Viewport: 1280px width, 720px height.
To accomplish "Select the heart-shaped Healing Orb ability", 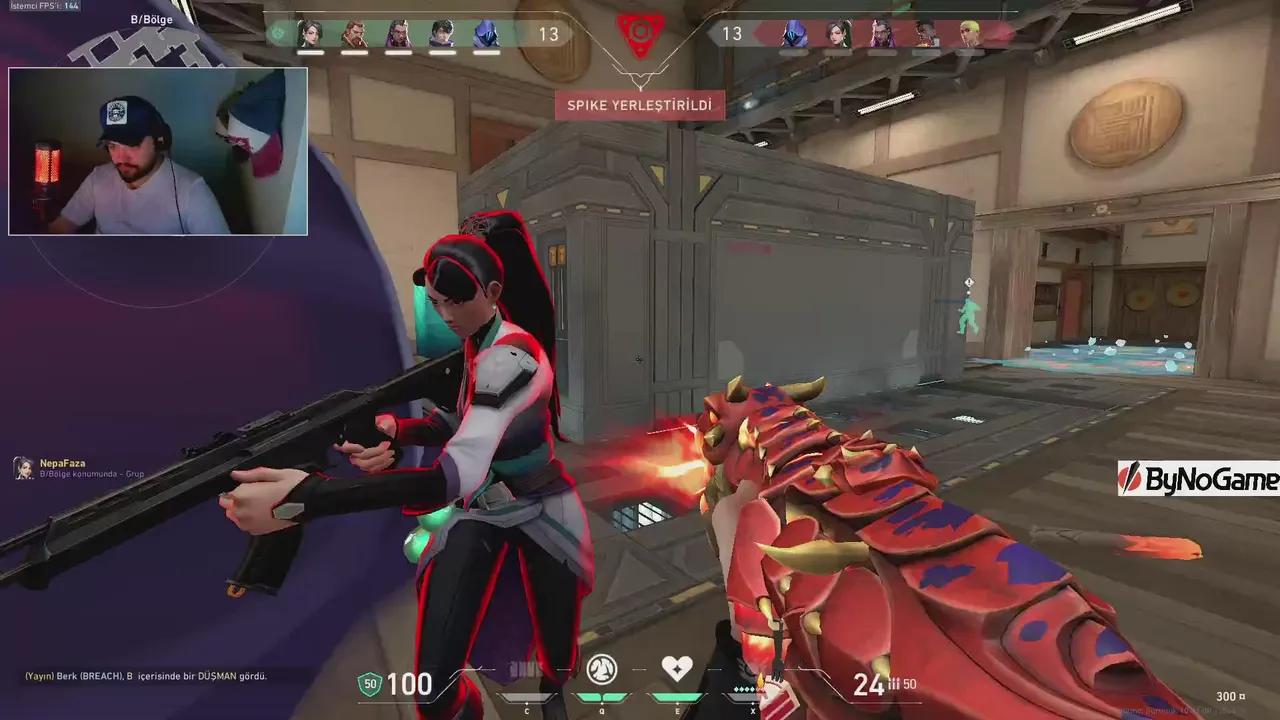I will [677, 668].
